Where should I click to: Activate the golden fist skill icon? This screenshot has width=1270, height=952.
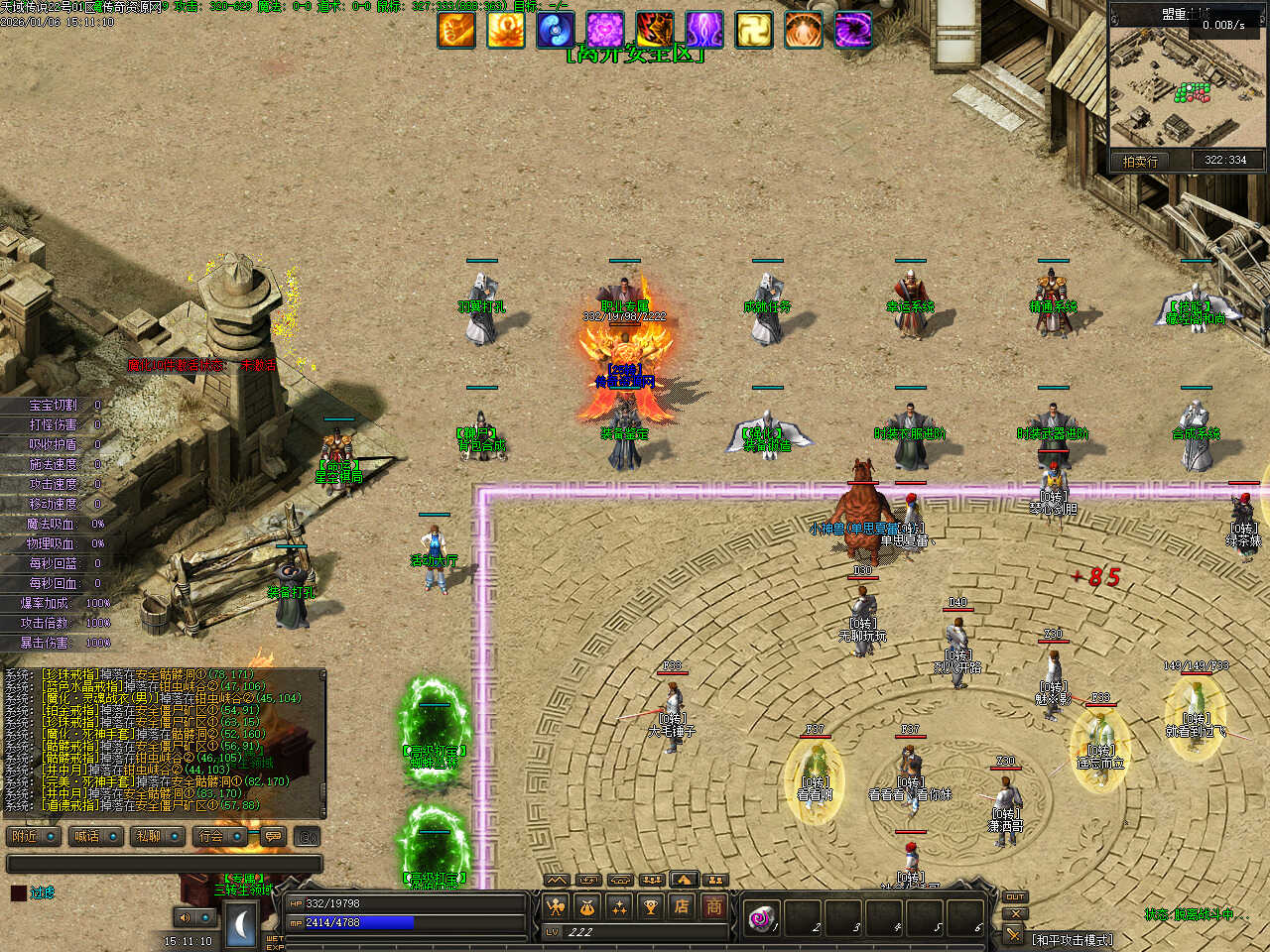(x=456, y=31)
